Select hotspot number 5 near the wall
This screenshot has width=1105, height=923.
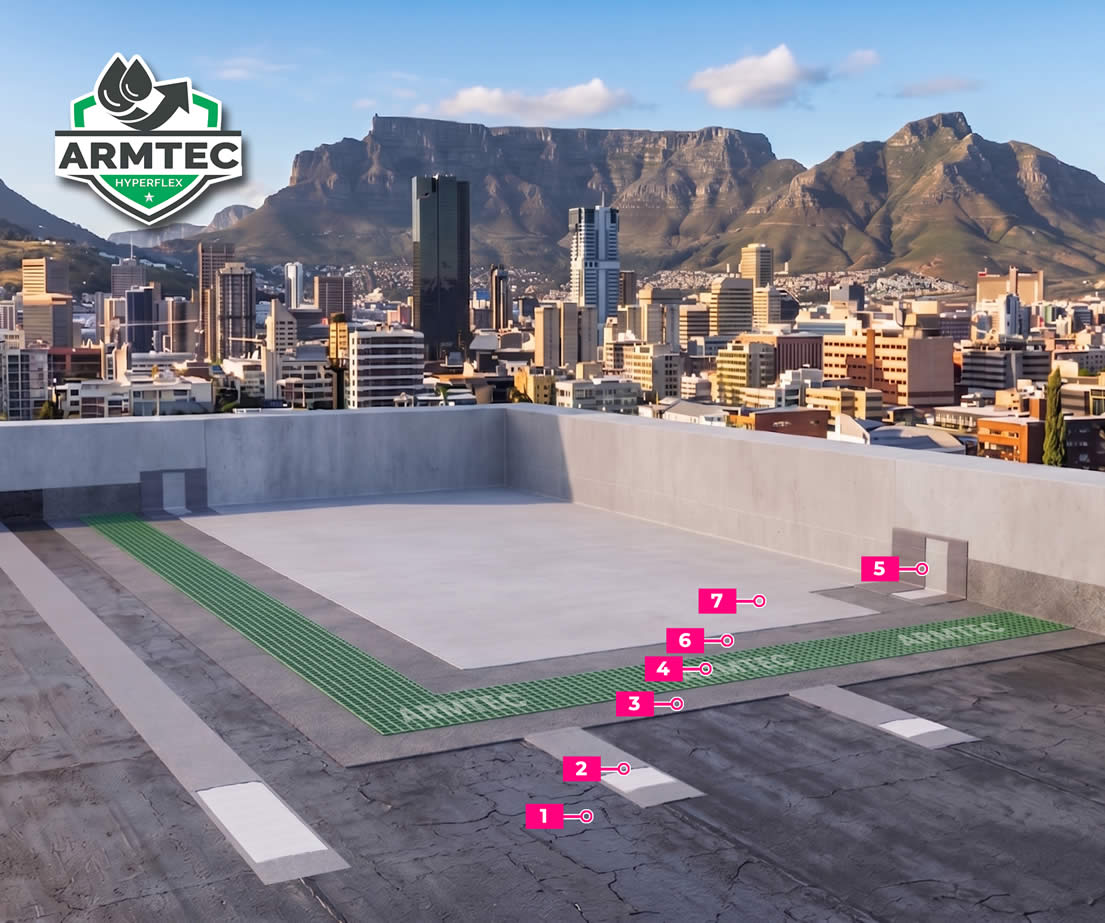pos(880,569)
